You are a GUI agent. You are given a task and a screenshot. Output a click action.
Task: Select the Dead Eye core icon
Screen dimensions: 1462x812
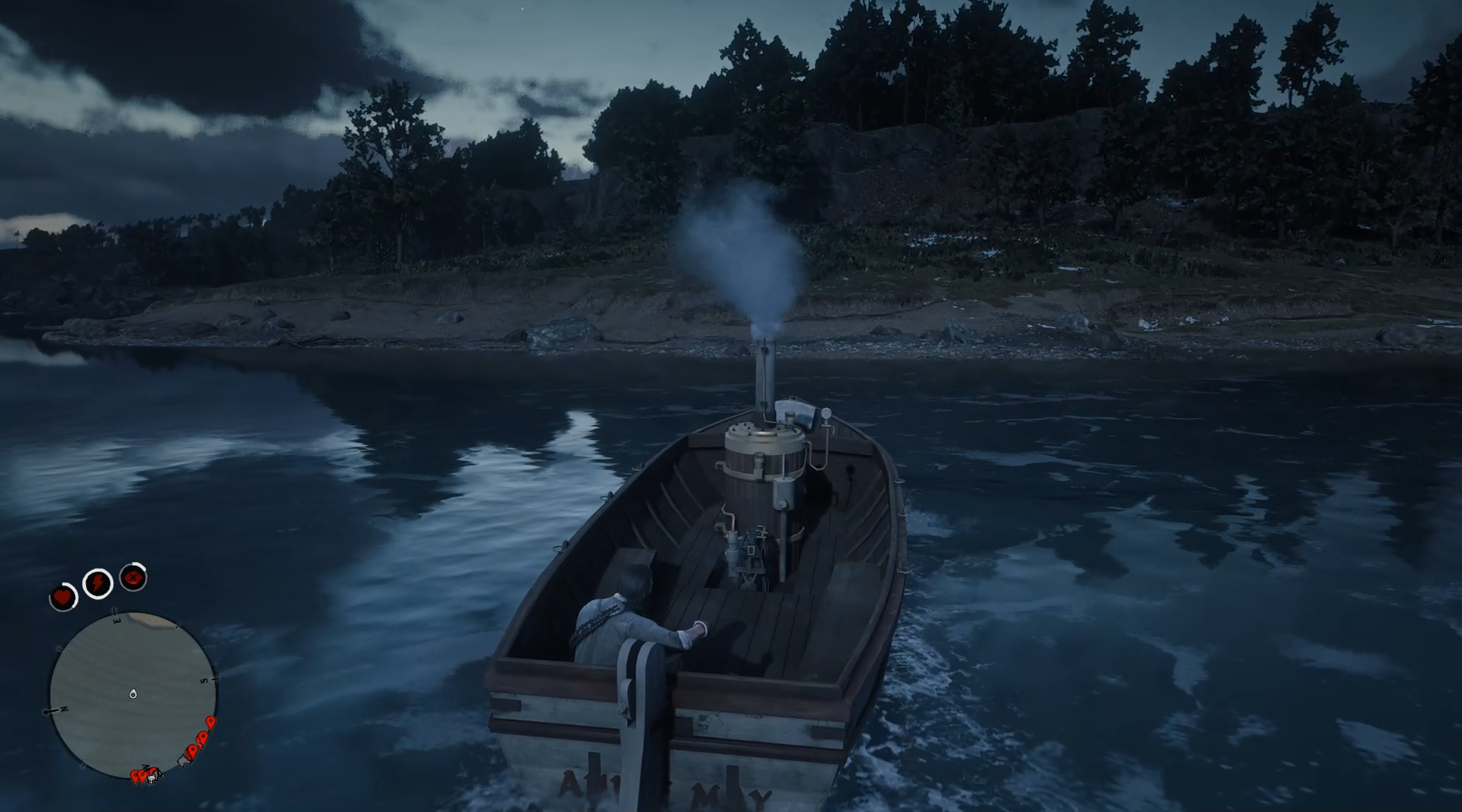click(133, 576)
